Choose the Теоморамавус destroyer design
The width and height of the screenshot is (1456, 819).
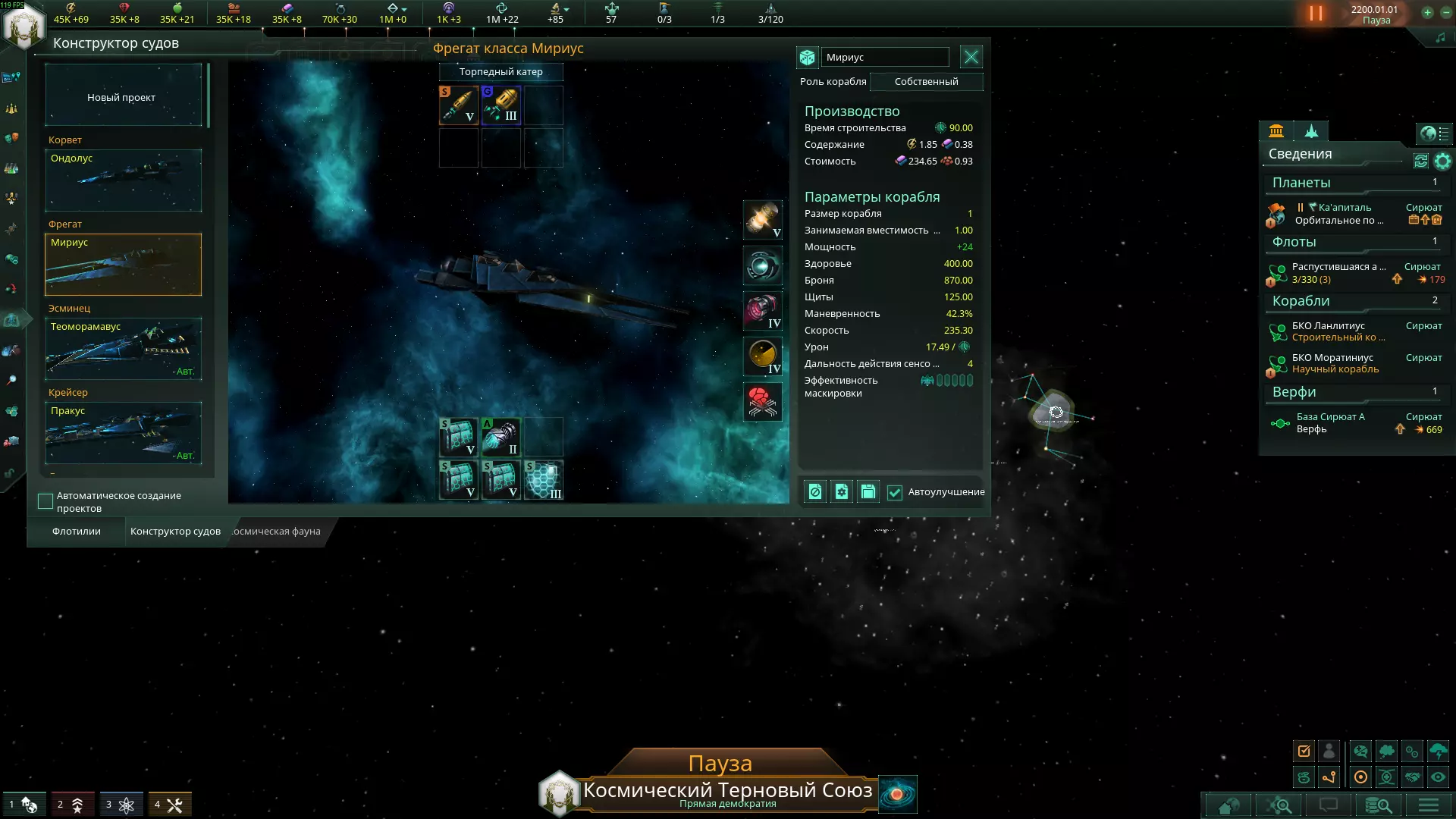(123, 348)
